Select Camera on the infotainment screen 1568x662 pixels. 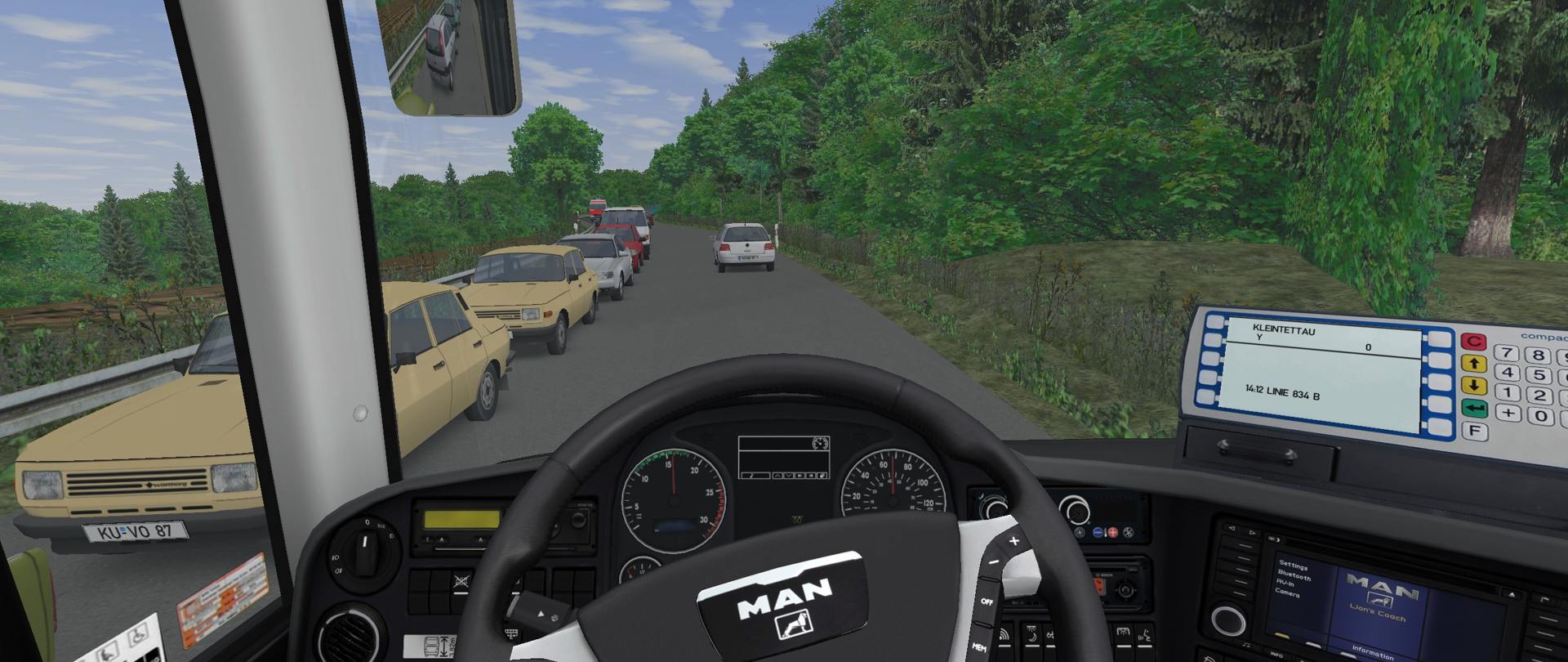[1287, 593]
